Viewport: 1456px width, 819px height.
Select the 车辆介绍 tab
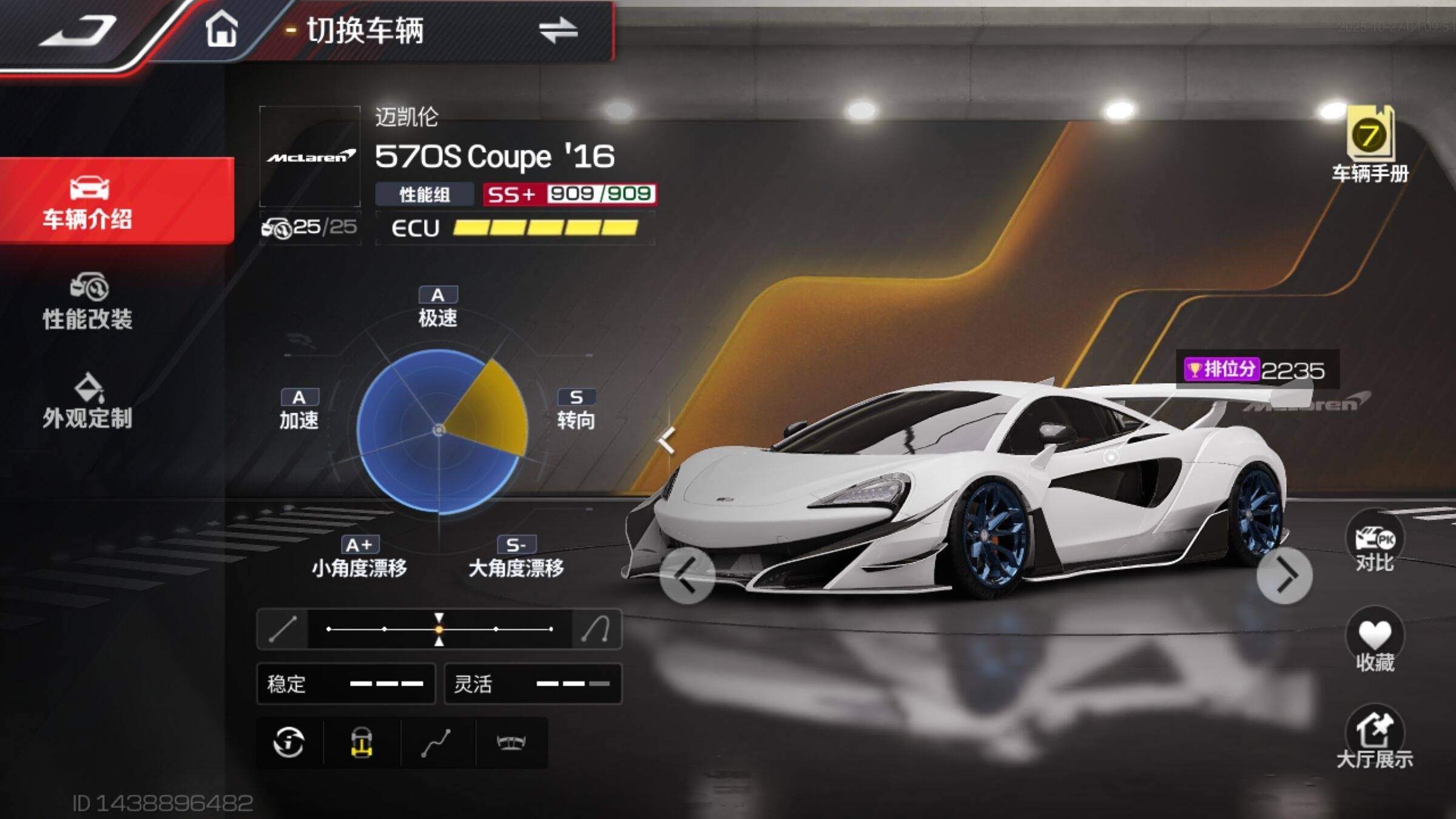(88, 201)
